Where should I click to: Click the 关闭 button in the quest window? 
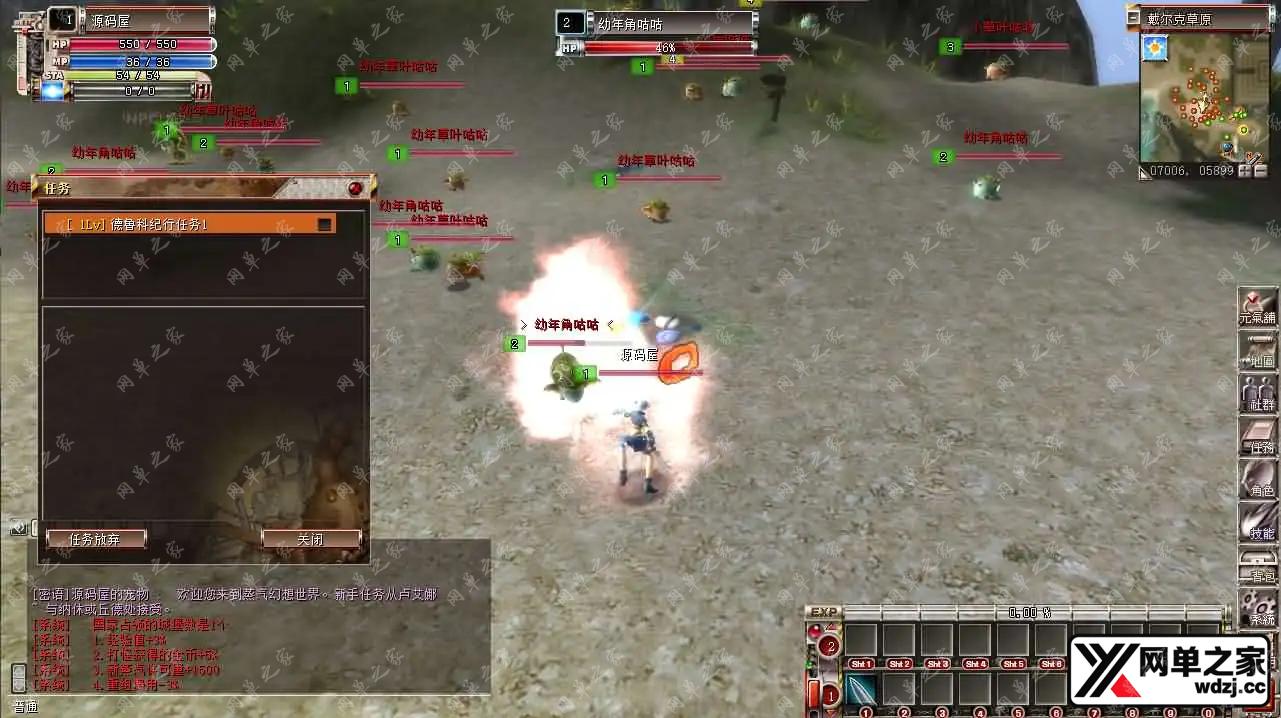(x=311, y=539)
